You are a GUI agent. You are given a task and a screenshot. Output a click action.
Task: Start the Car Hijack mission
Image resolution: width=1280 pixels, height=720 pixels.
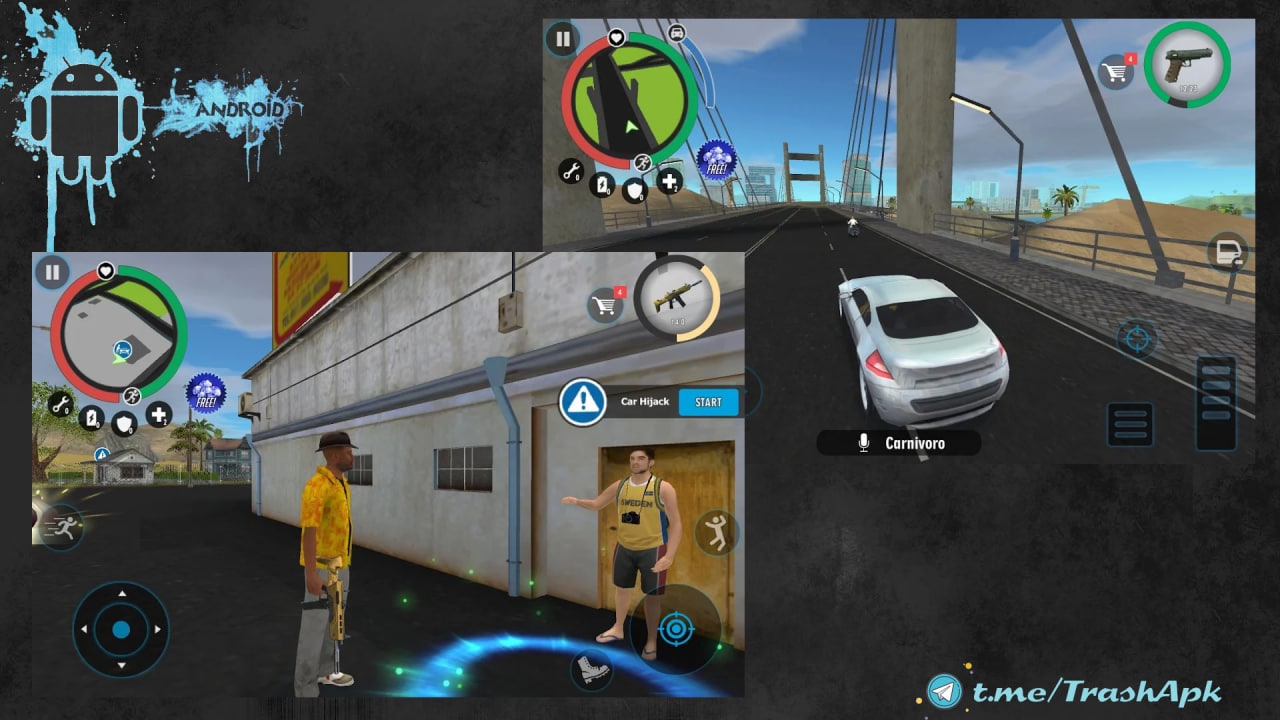(x=708, y=402)
